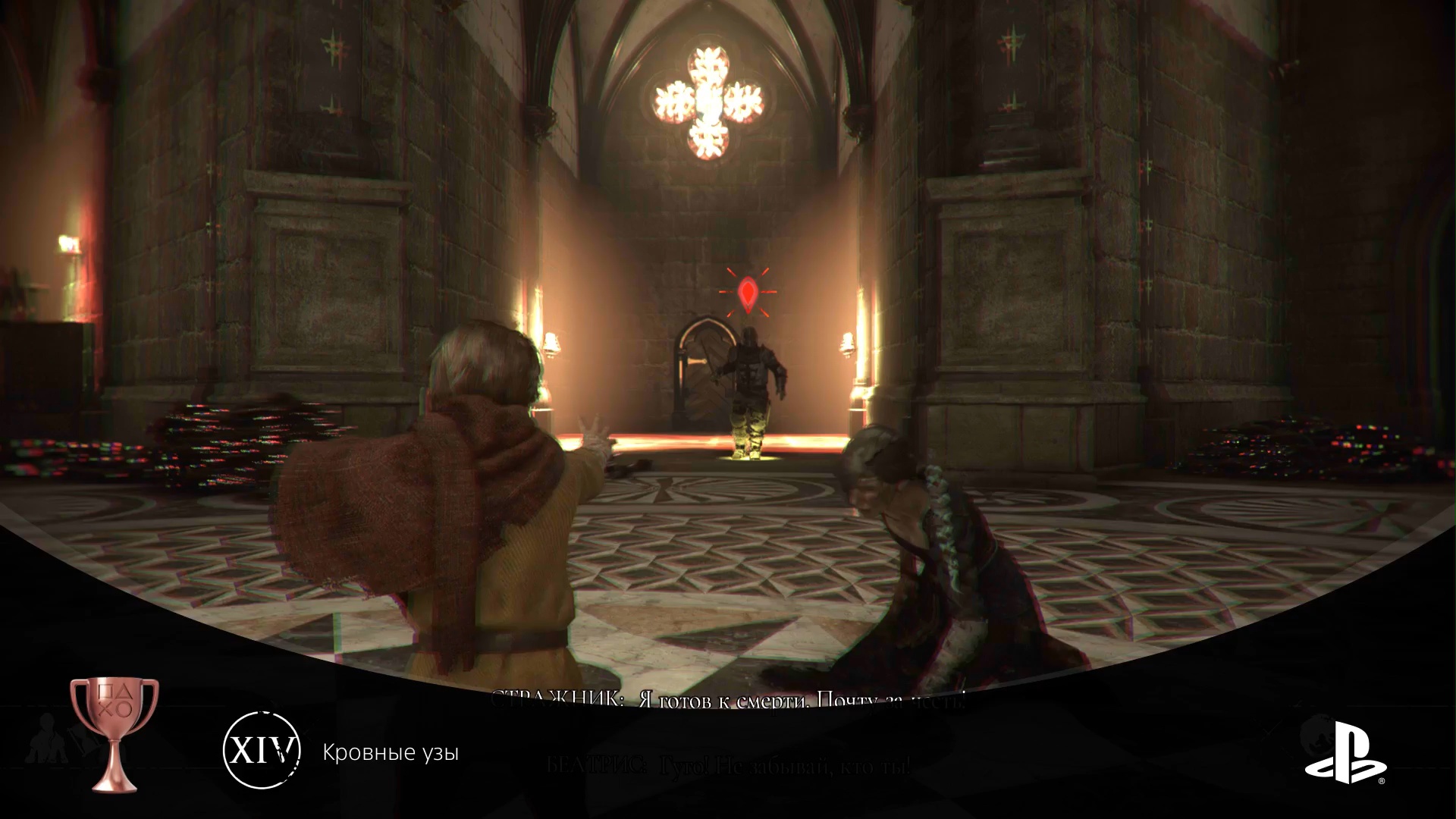This screenshot has height=819, width=1456.
Task: Click the red enemy target marker
Action: pyautogui.click(x=748, y=294)
